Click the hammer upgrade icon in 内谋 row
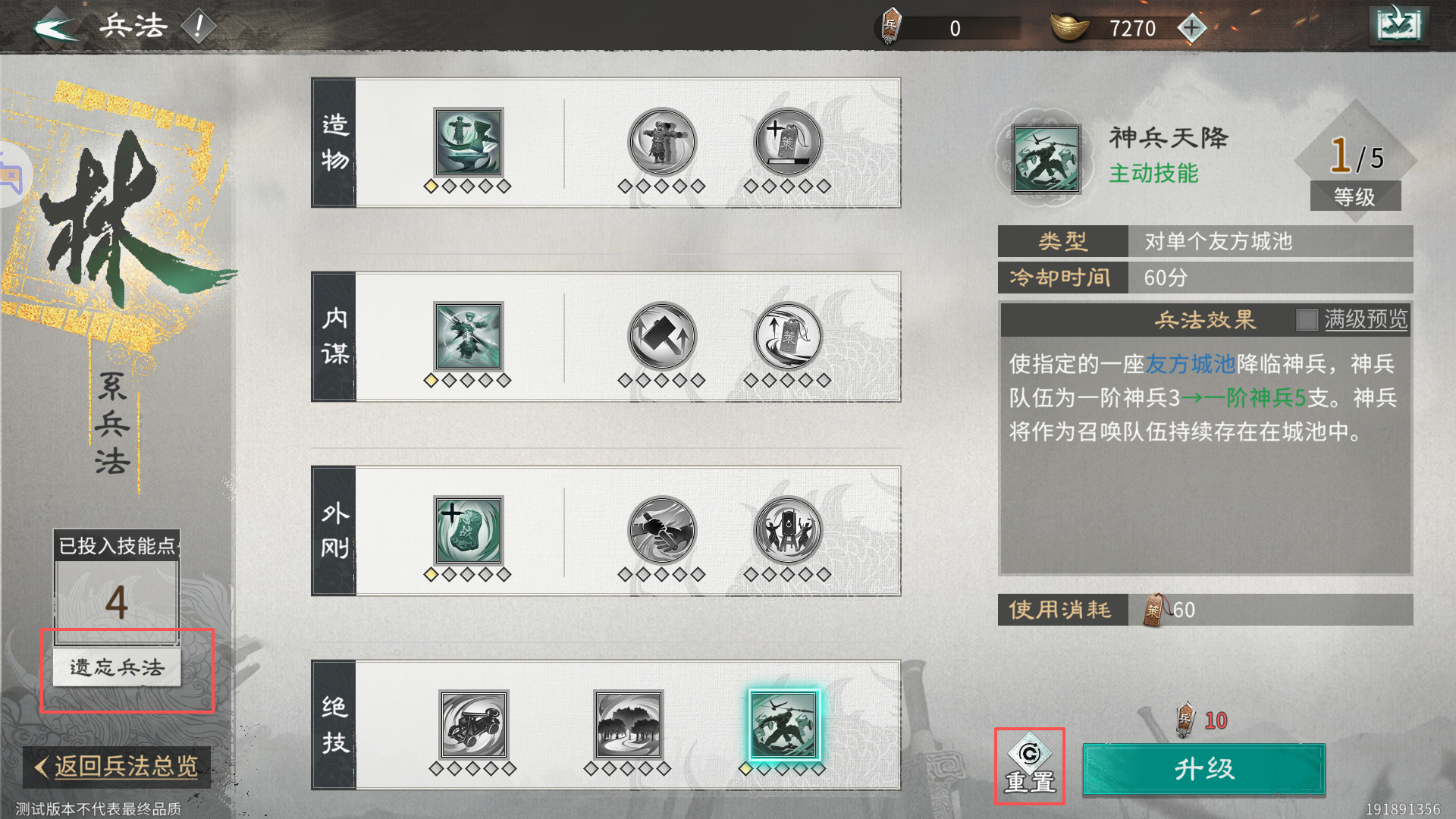Screen dimensions: 1456x819 pos(661,337)
